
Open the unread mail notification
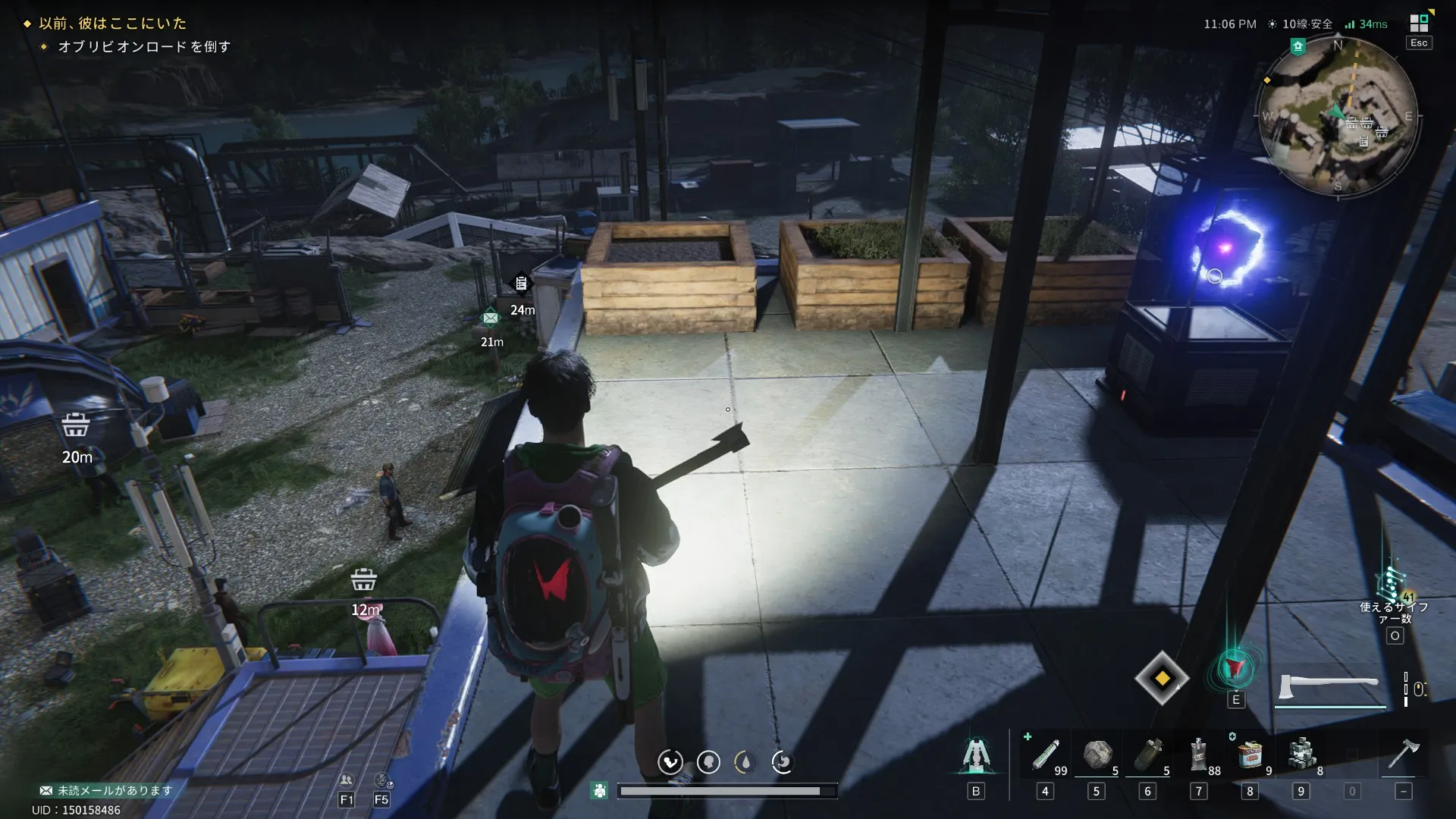tap(106, 790)
